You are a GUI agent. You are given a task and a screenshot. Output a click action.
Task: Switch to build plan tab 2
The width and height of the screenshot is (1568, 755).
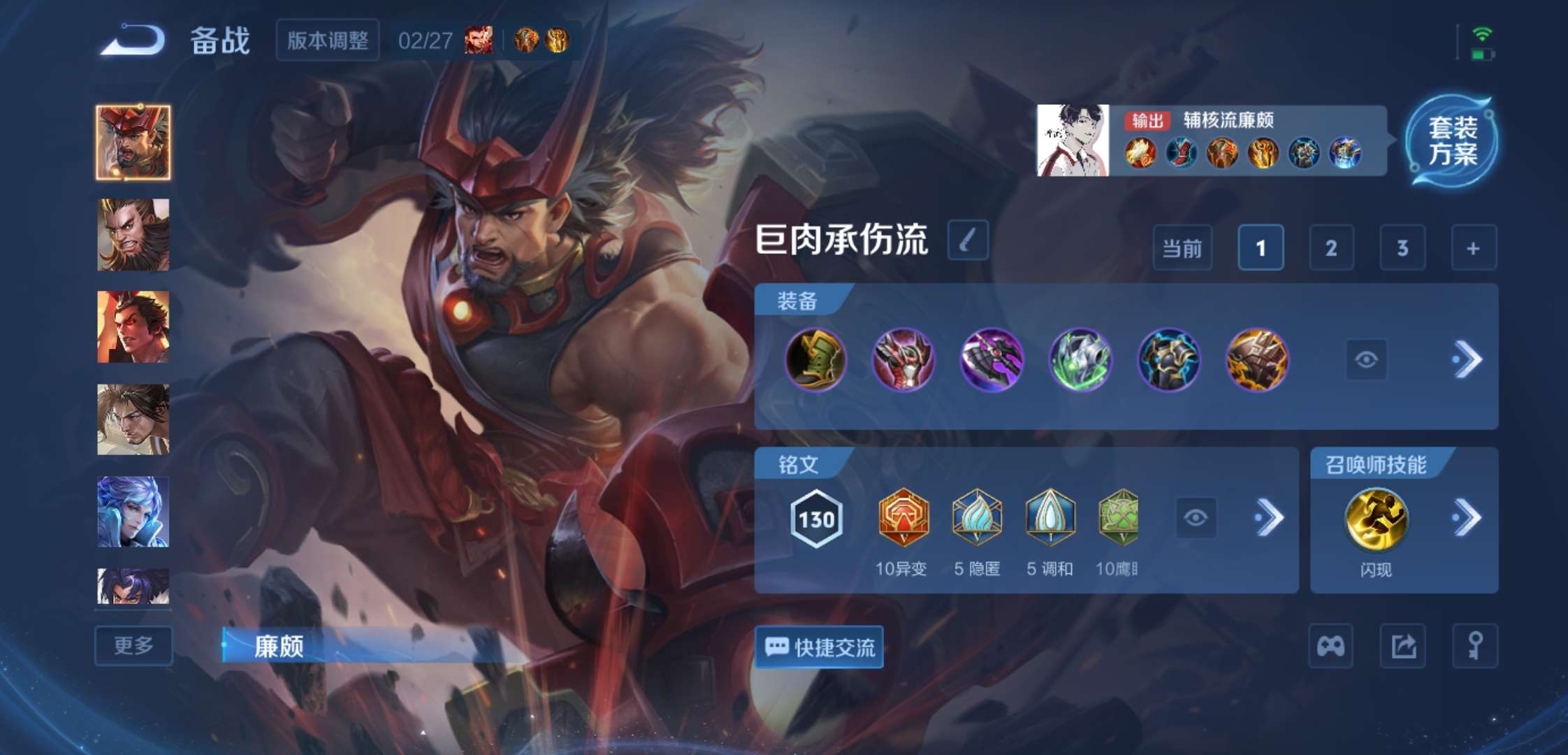1331,248
